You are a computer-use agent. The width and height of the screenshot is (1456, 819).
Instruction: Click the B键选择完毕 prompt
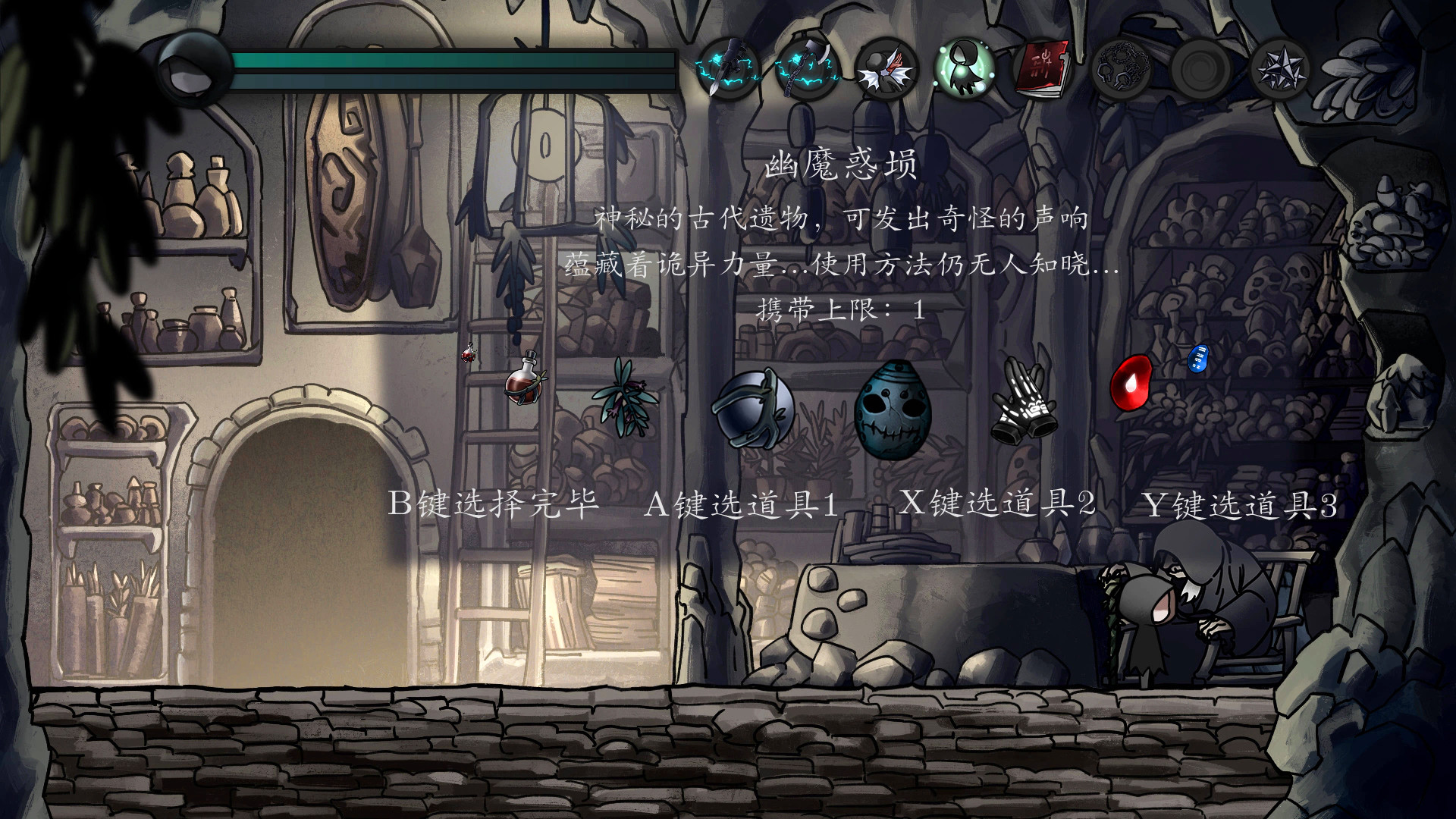[491, 503]
